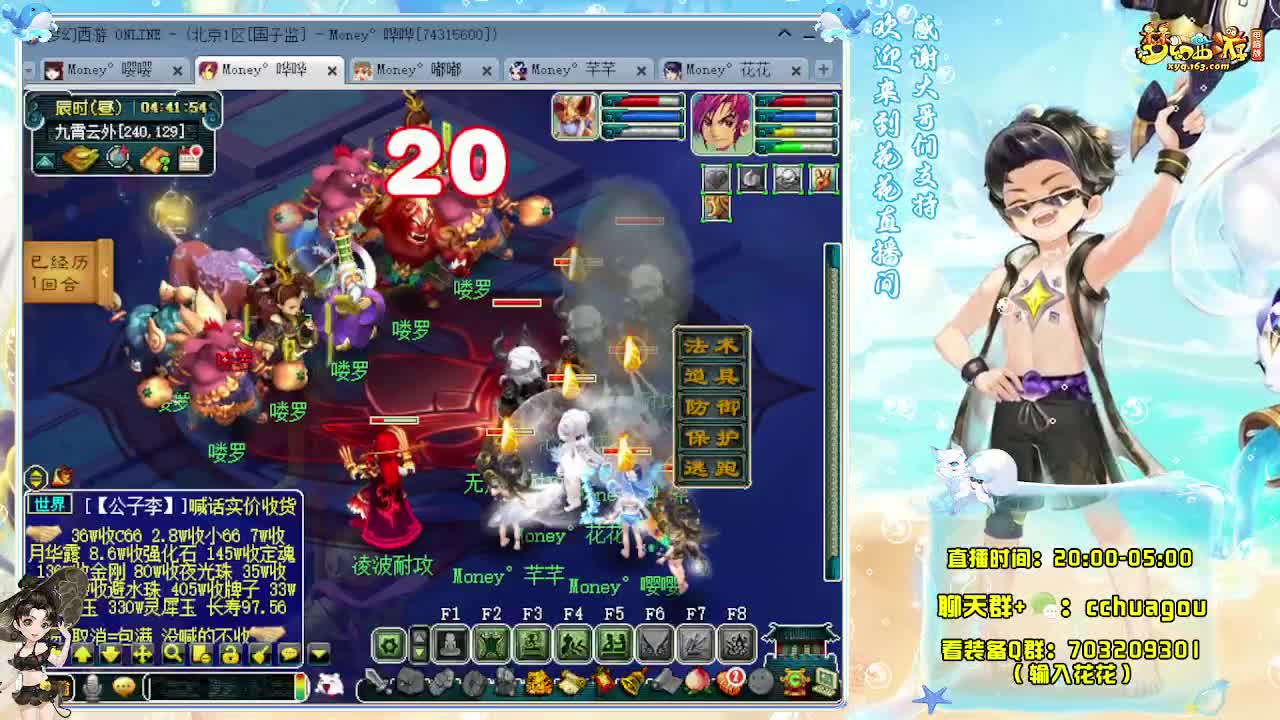Click the down stepper arrow beside the gear icon
The height and width of the screenshot is (720, 1280).
point(420,652)
